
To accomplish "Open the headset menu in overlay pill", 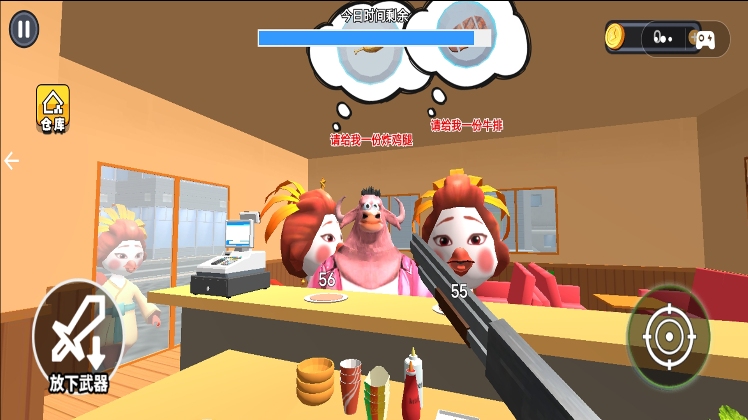I will click(x=662, y=39).
